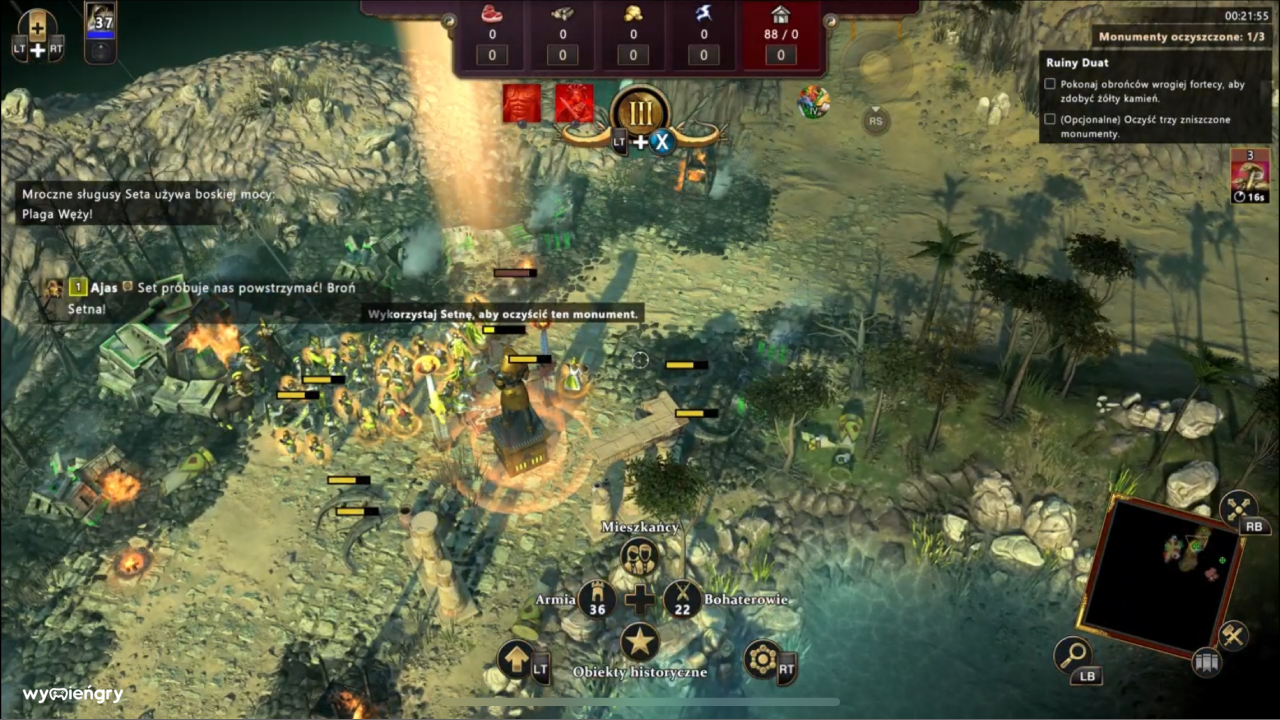This screenshot has width=1280, height=720.
Task: Click the Ruiny Duat objectives panel
Action: pos(1156,97)
